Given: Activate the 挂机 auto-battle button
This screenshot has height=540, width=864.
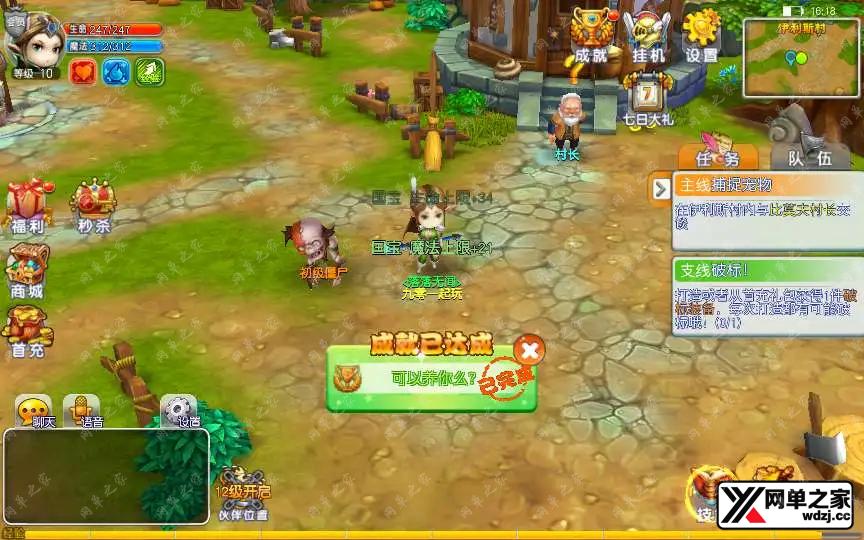Looking at the screenshot, I should click(x=646, y=38).
